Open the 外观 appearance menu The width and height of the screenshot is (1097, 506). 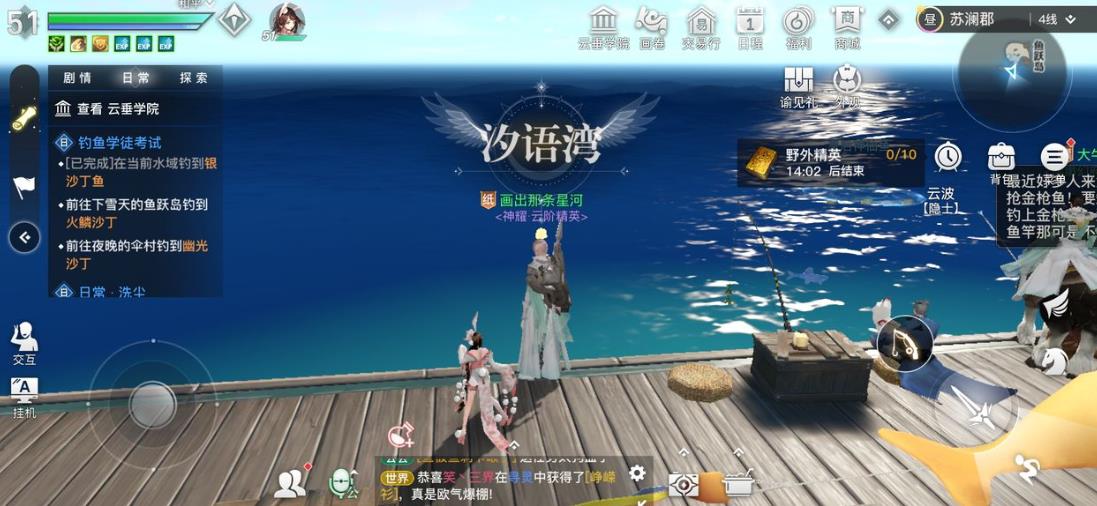(847, 86)
